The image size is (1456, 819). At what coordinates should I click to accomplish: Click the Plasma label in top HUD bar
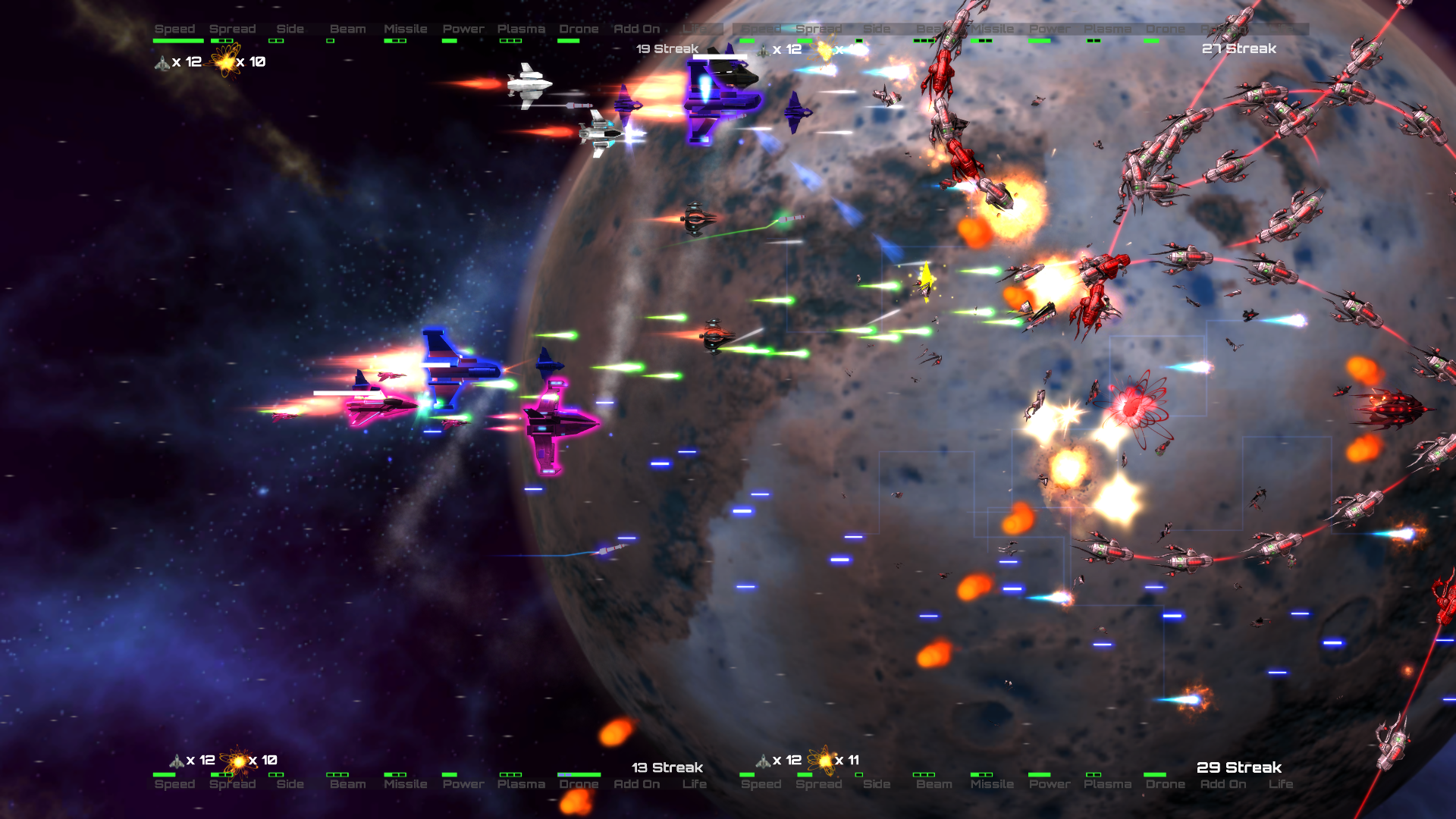pyautogui.click(x=521, y=29)
